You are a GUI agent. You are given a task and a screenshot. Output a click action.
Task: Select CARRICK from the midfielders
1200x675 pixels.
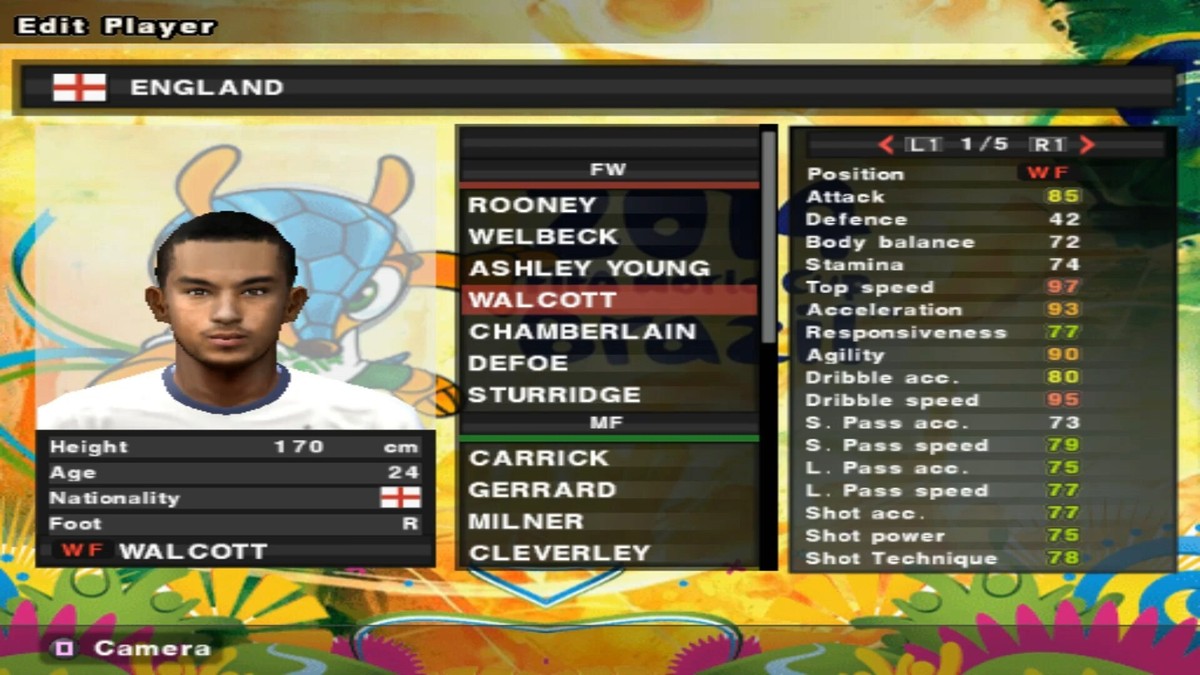pos(539,458)
